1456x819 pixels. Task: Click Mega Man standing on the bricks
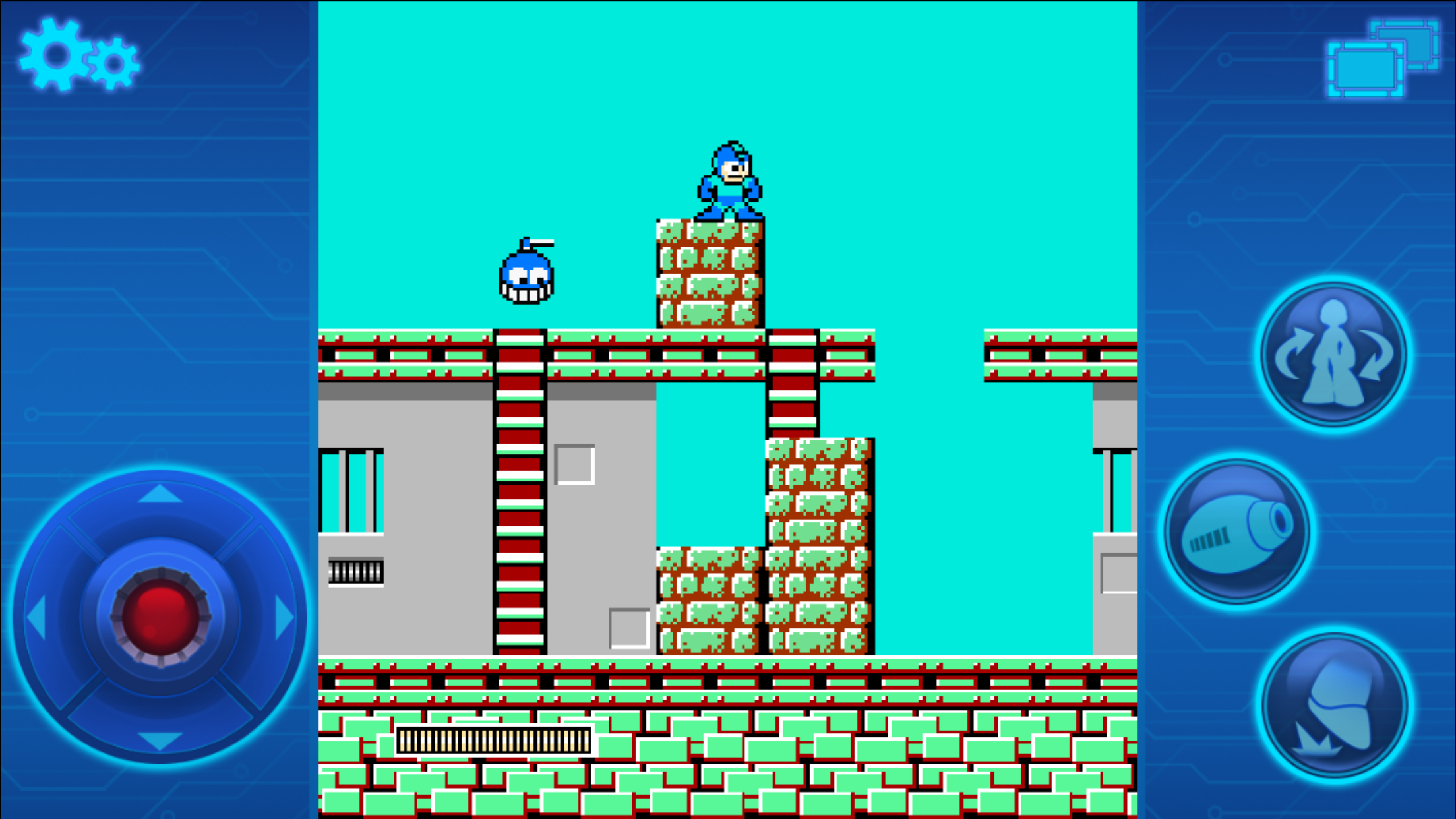pyautogui.click(x=729, y=178)
